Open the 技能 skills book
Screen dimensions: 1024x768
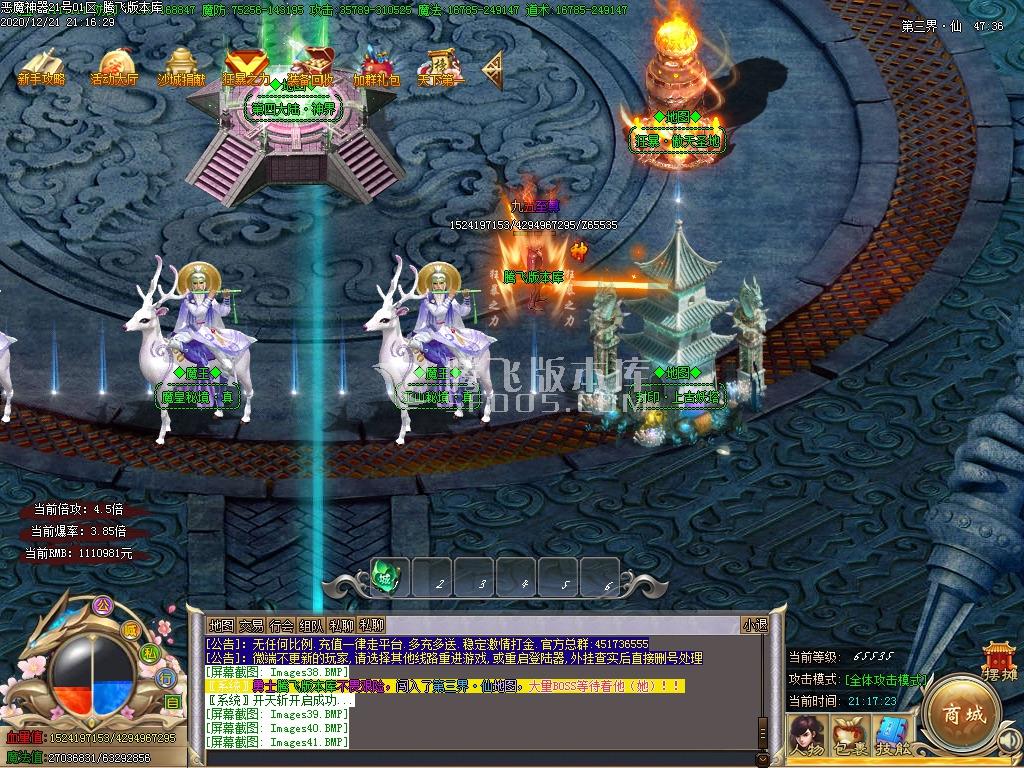tap(893, 737)
